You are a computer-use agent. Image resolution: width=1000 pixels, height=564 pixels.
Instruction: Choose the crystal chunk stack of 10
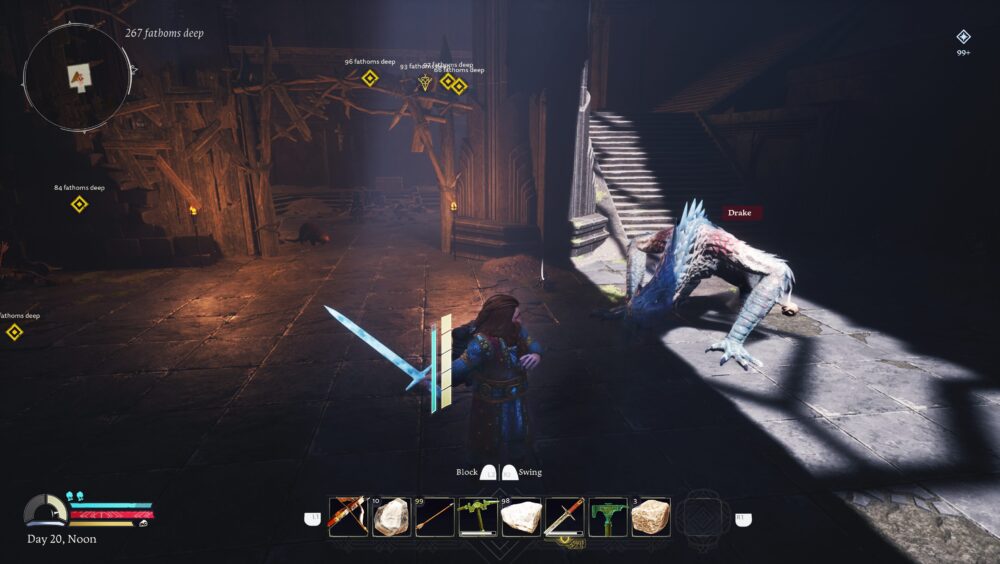pos(391,517)
